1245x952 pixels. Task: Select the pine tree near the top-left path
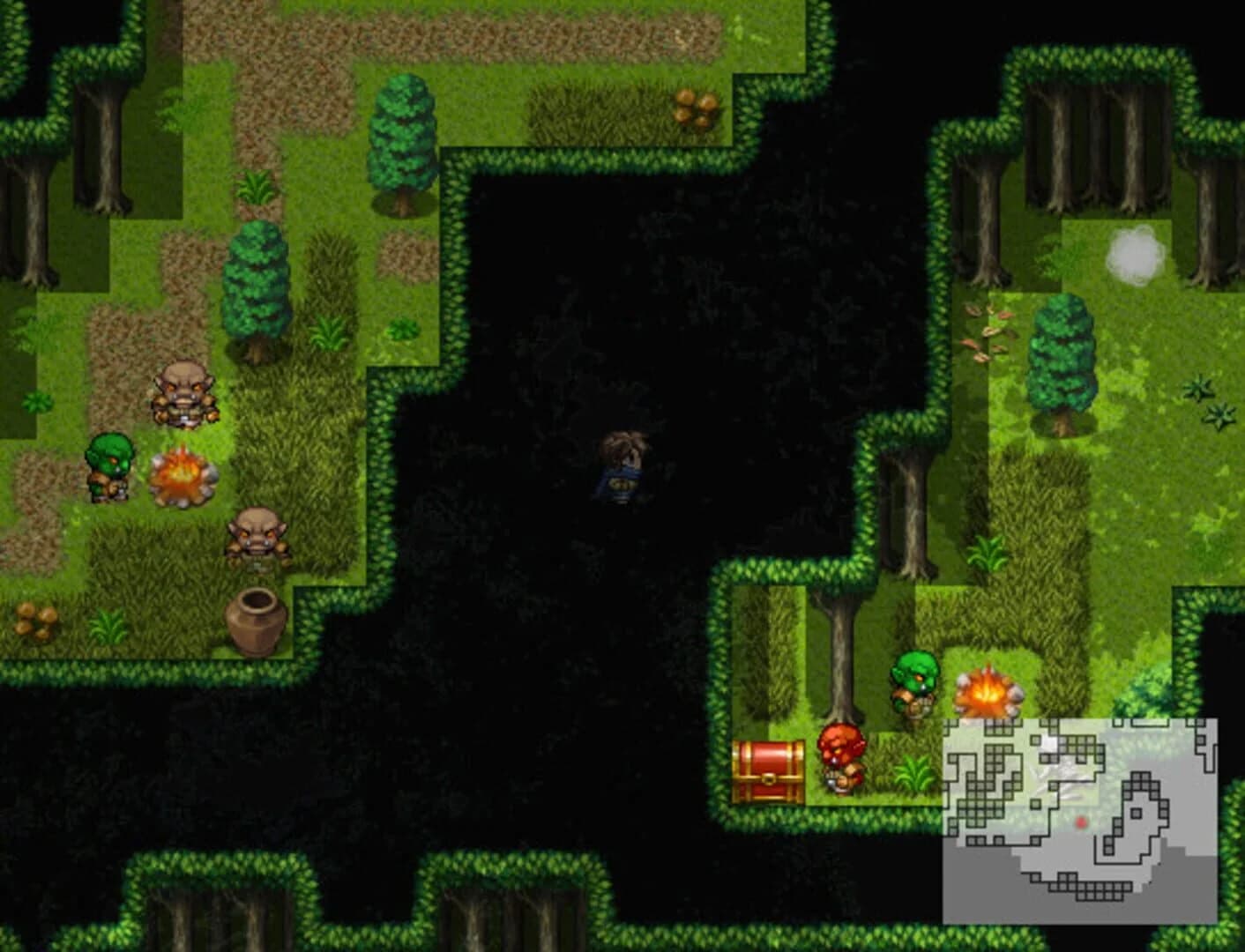click(x=401, y=145)
